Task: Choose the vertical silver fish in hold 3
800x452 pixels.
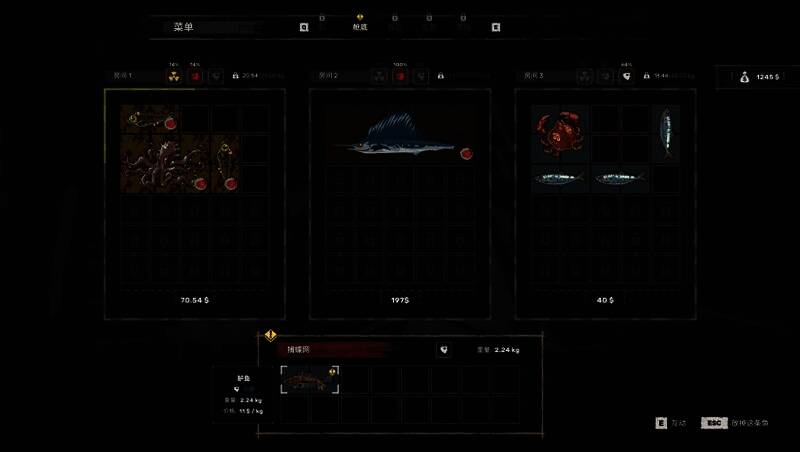Action: click(665, 133)
